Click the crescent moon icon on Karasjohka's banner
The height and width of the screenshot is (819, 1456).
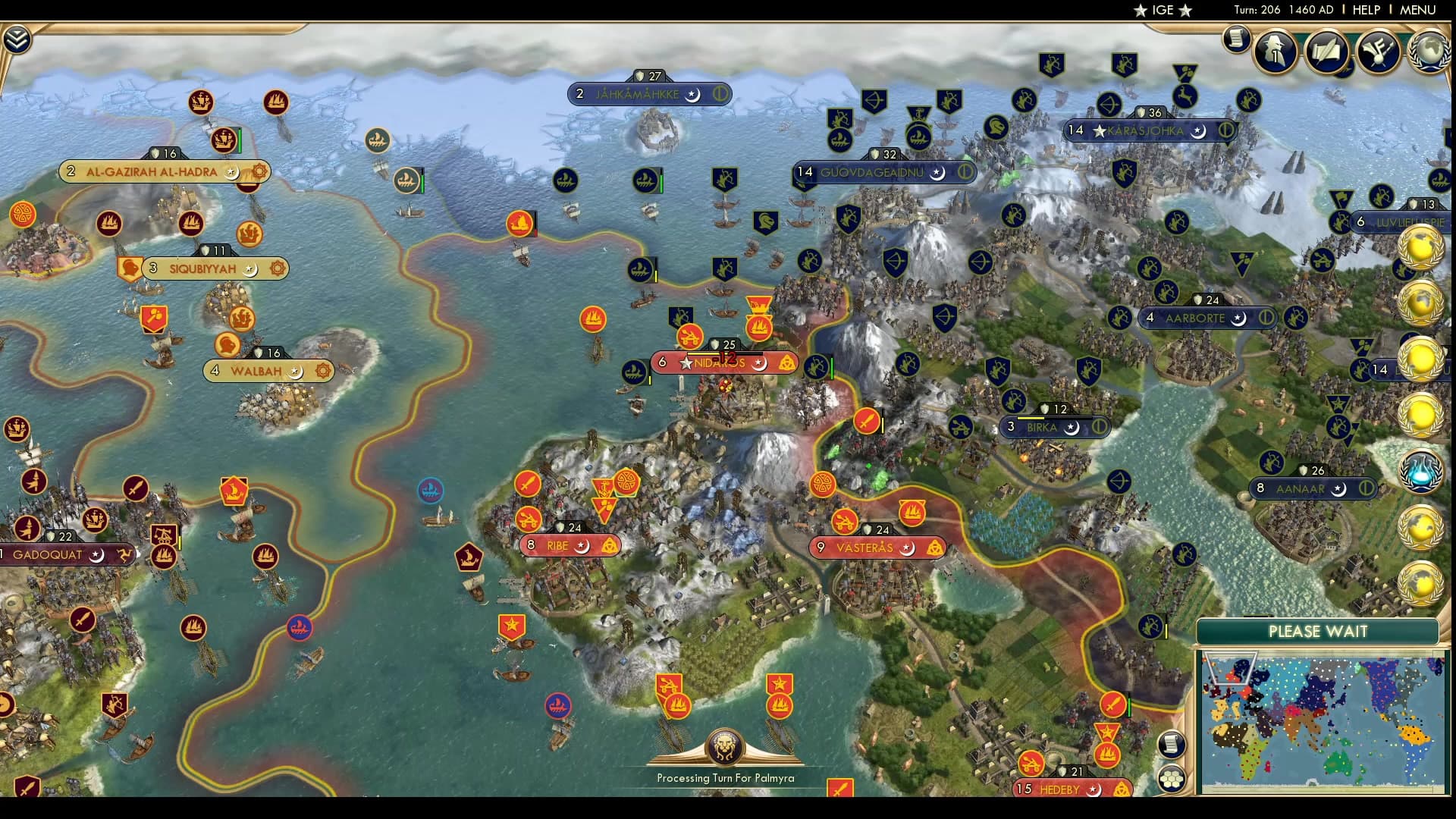pos(1200,130)
